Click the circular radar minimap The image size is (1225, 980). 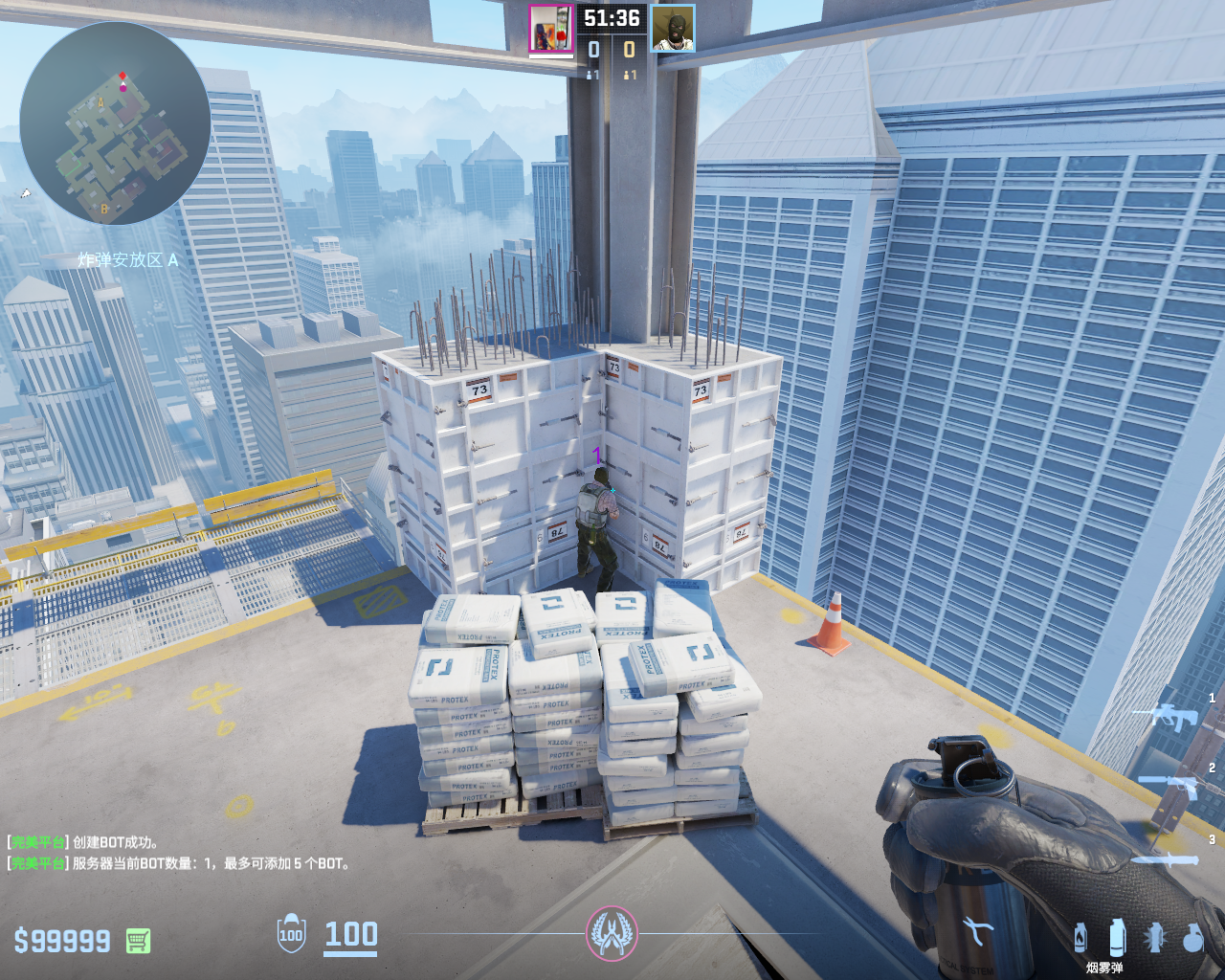click(115, 124)
